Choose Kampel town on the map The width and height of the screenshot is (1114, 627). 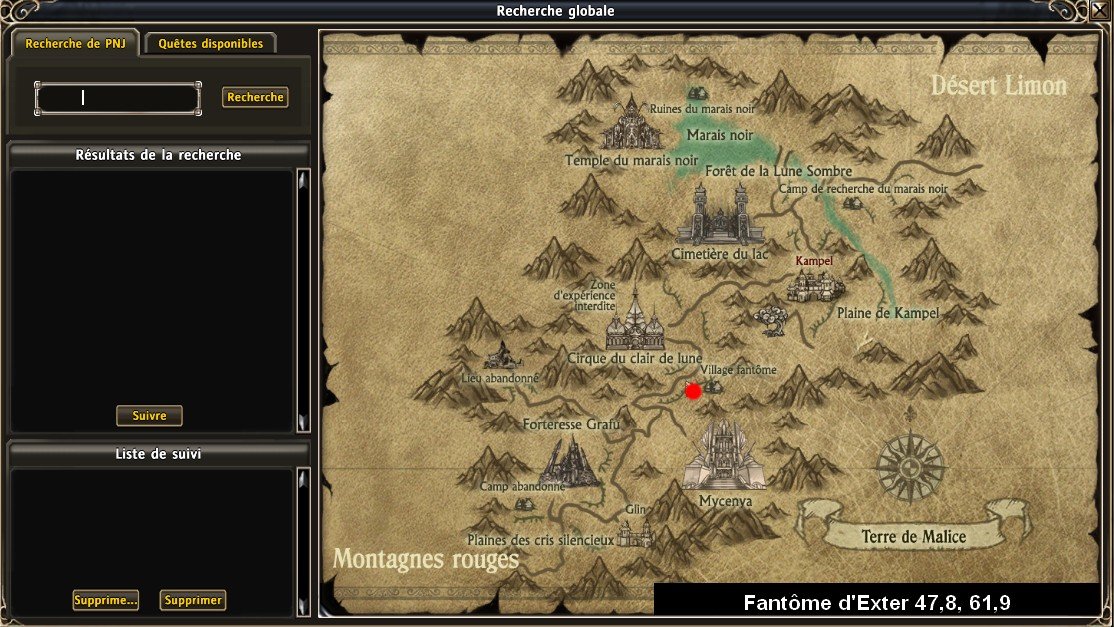pyautogui.click(x=815, y=283)
